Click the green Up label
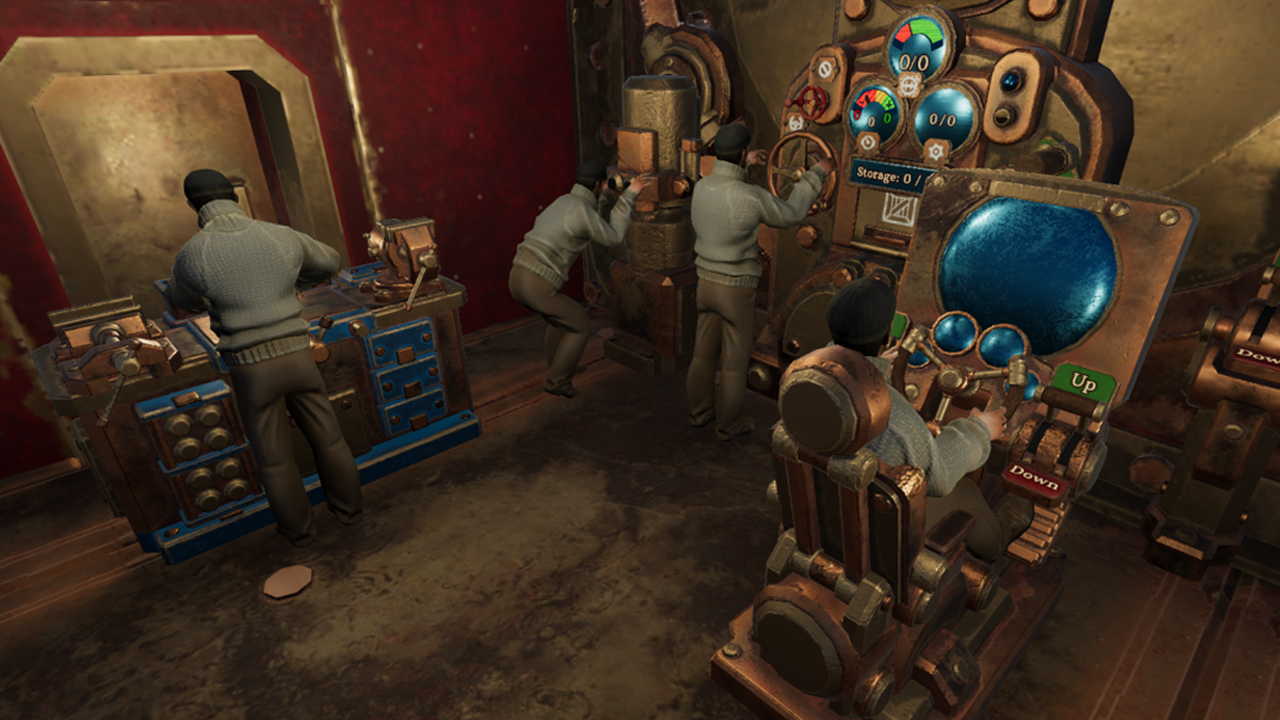1280x720 pixels. point(1083,383)
